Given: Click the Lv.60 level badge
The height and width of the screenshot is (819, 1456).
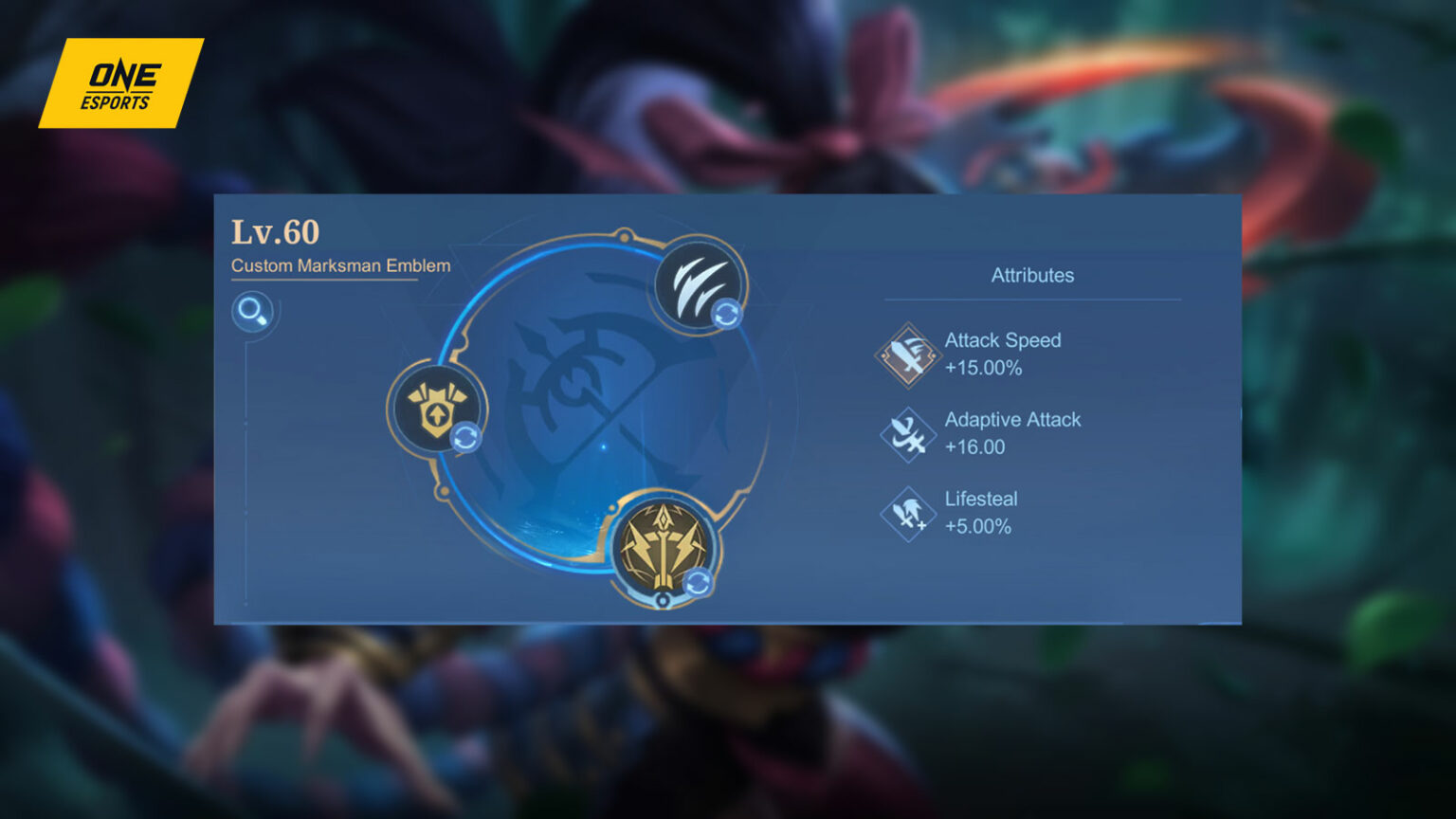Looking at the screenshot, I should [x=276, y=232].
